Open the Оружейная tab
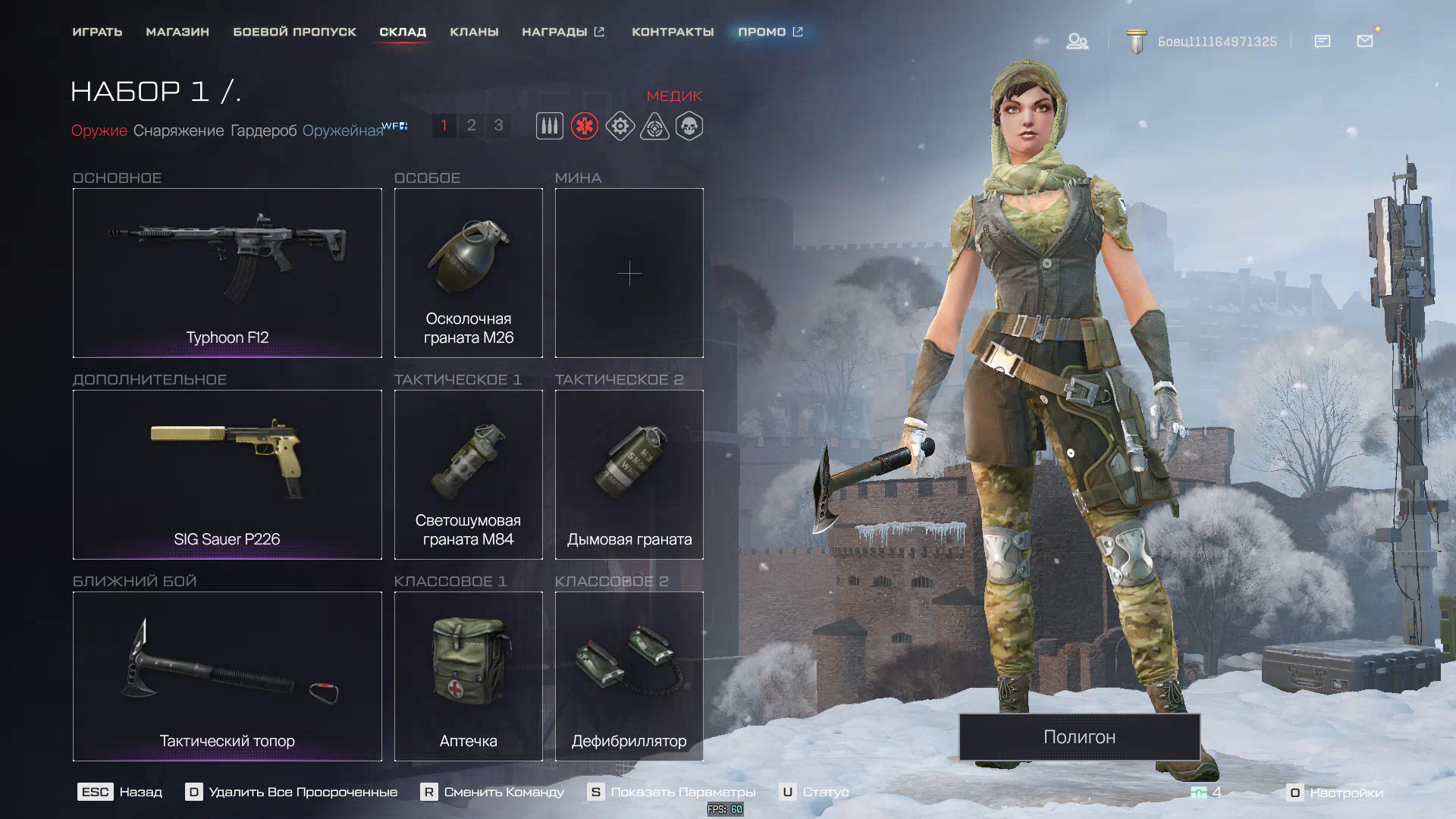Screen dimensions: 1456x819 pos(343,130)
